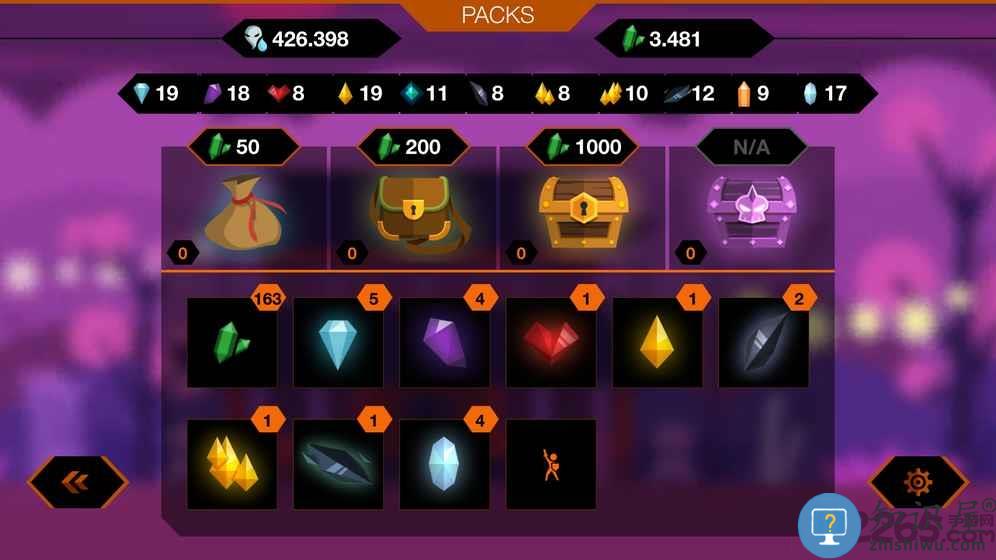Image resolution: width=996 pixels, height=560 pixels.
Task: Choose the yellow gem reward tile
Action: pyautogui.click(x=657, y=343)
